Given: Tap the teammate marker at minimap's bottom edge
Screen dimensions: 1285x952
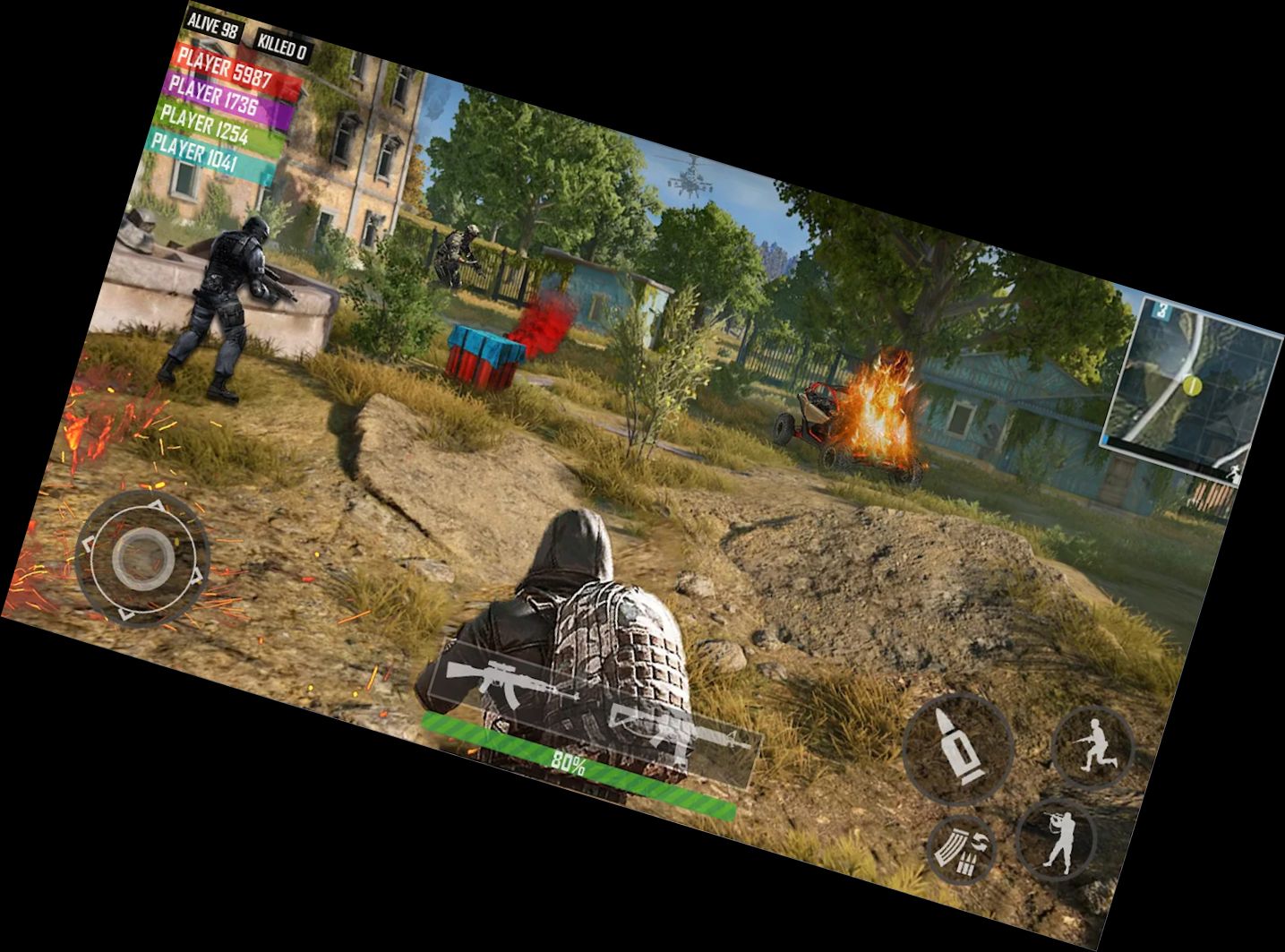Looking at the screenshot, I should (1234, 471).
